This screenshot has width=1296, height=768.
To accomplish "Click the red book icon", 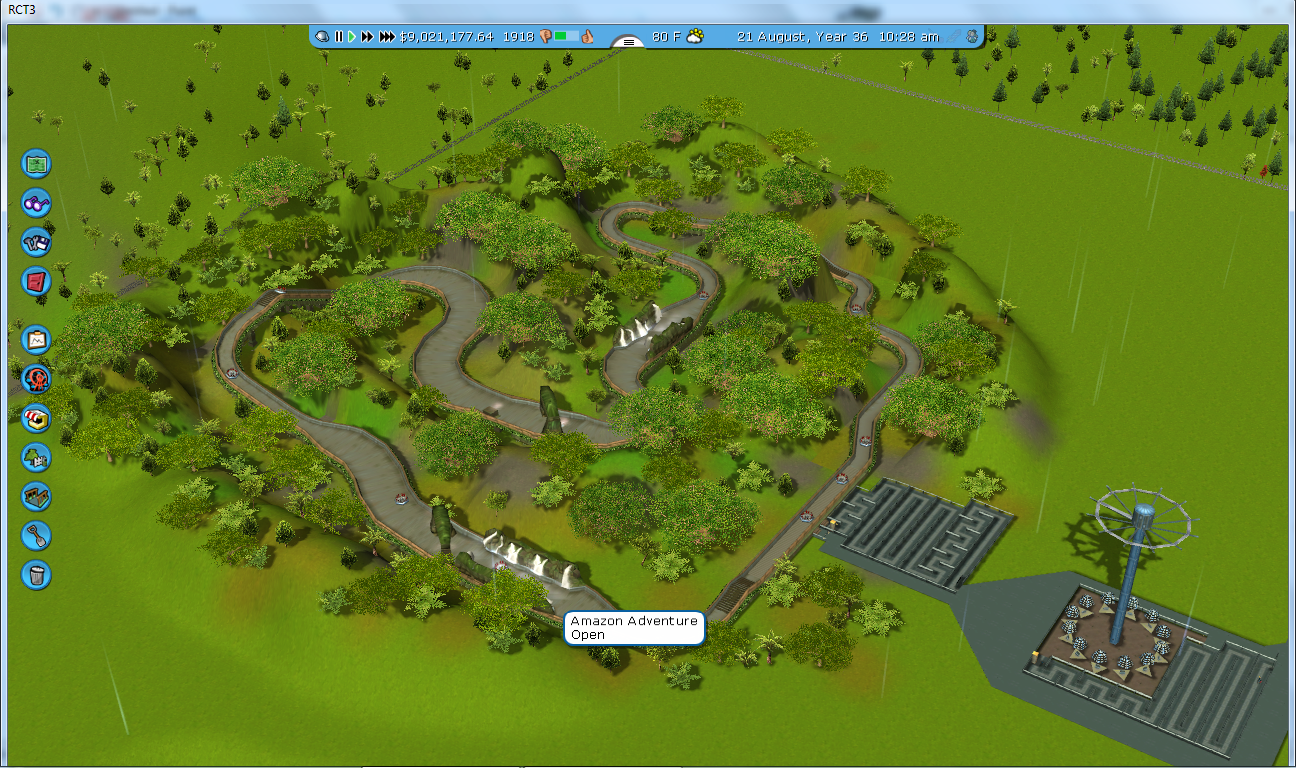I will coord(37,281).
